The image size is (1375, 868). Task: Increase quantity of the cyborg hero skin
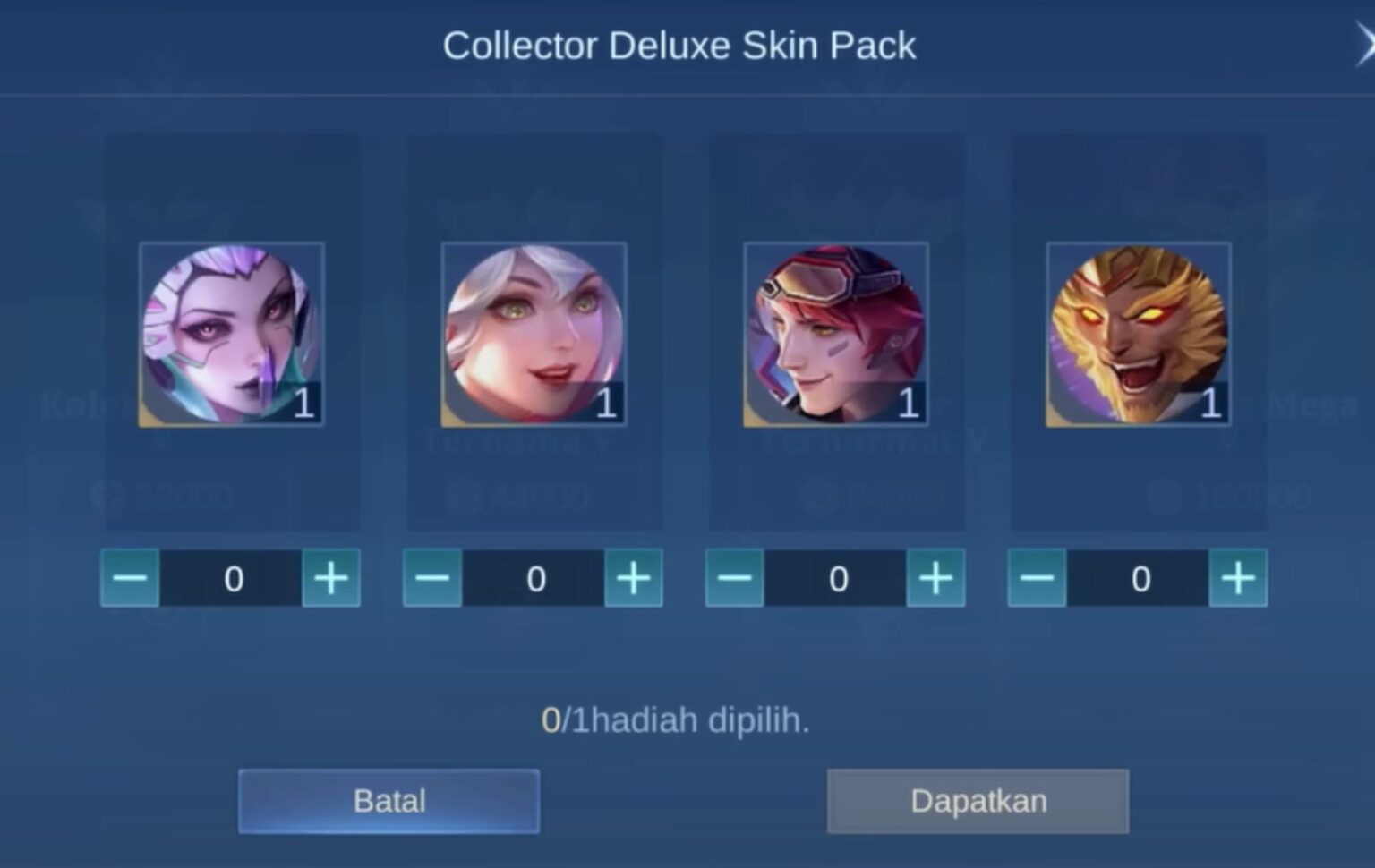coord(330,578)
